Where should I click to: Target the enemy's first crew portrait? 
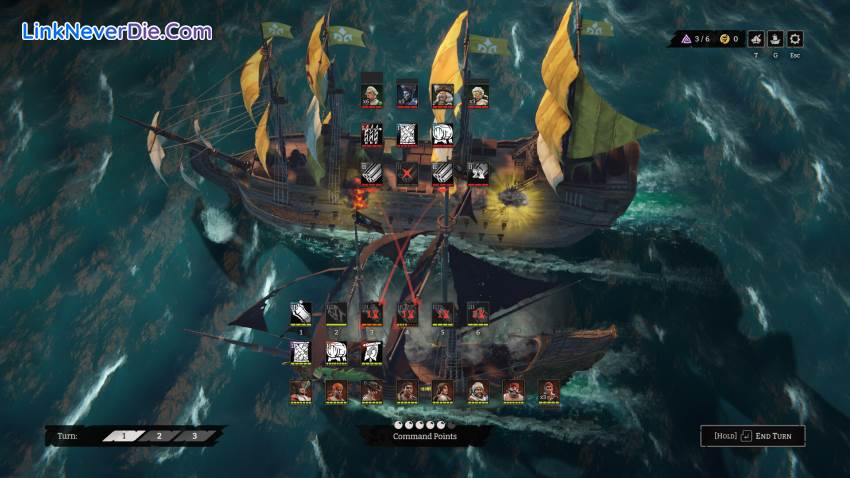tap(371, 95)
